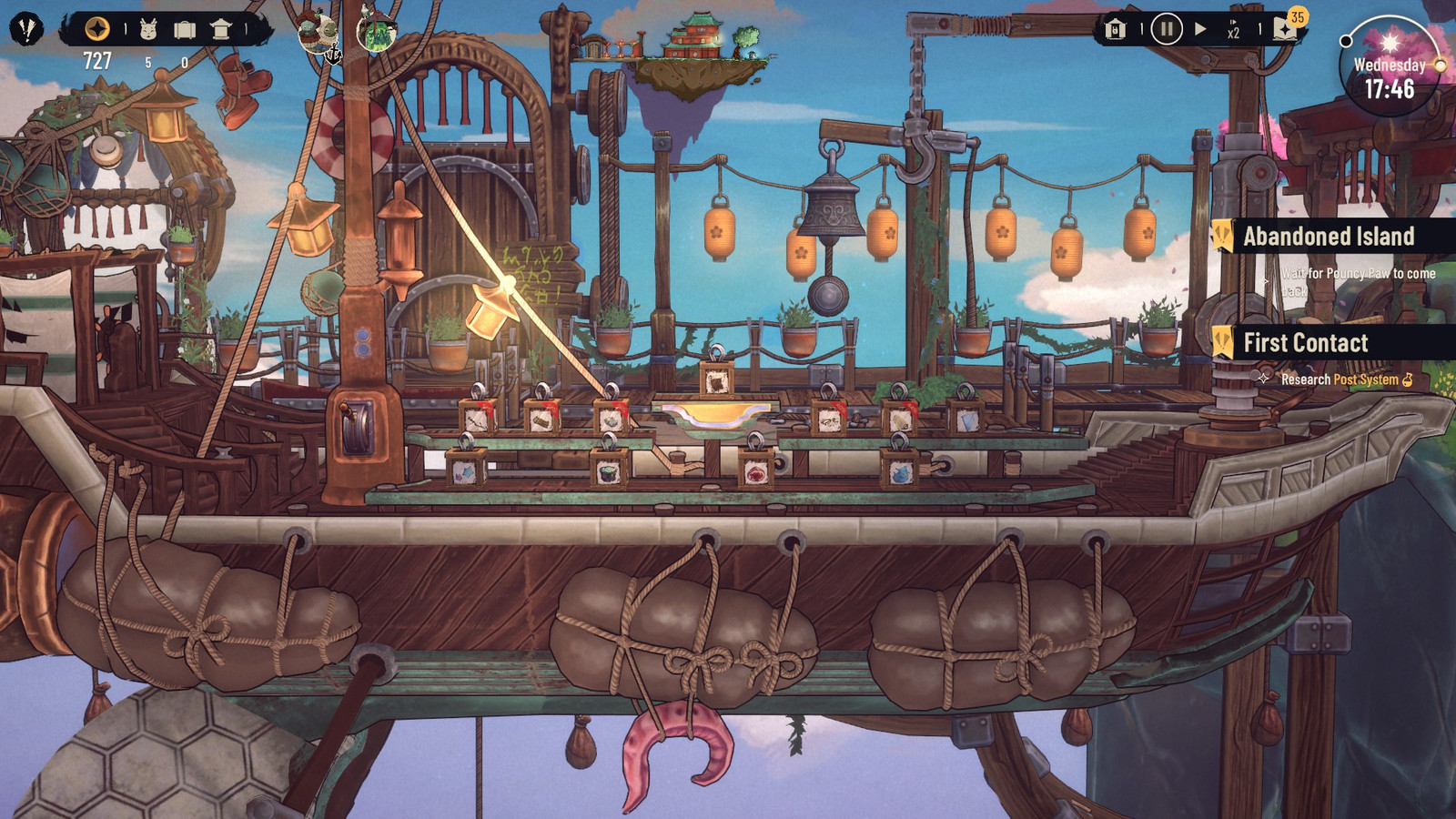The height and width of the screenshot is (819, 1456).
Task: Click the locked building icon
Action: 1115,30
